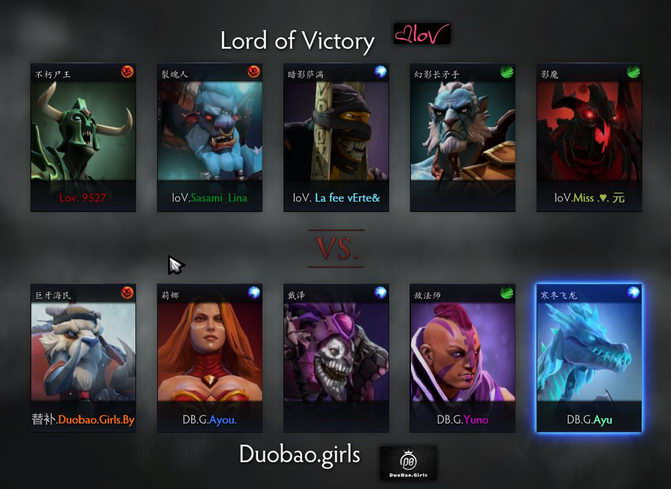Choose the Lina card of DB.G.Ayou

pos(209,358)
